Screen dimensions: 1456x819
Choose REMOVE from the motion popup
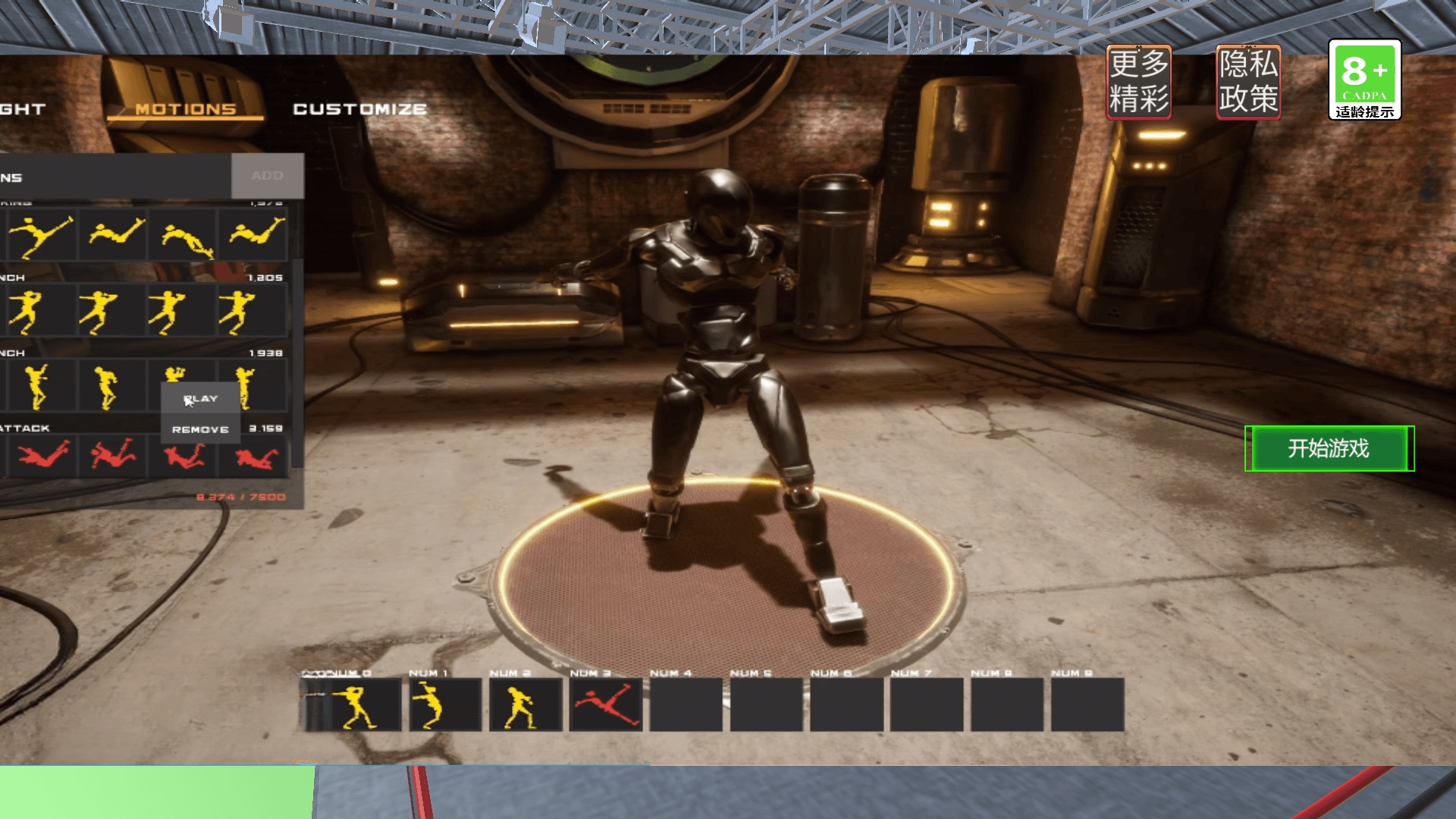[200, 429]
